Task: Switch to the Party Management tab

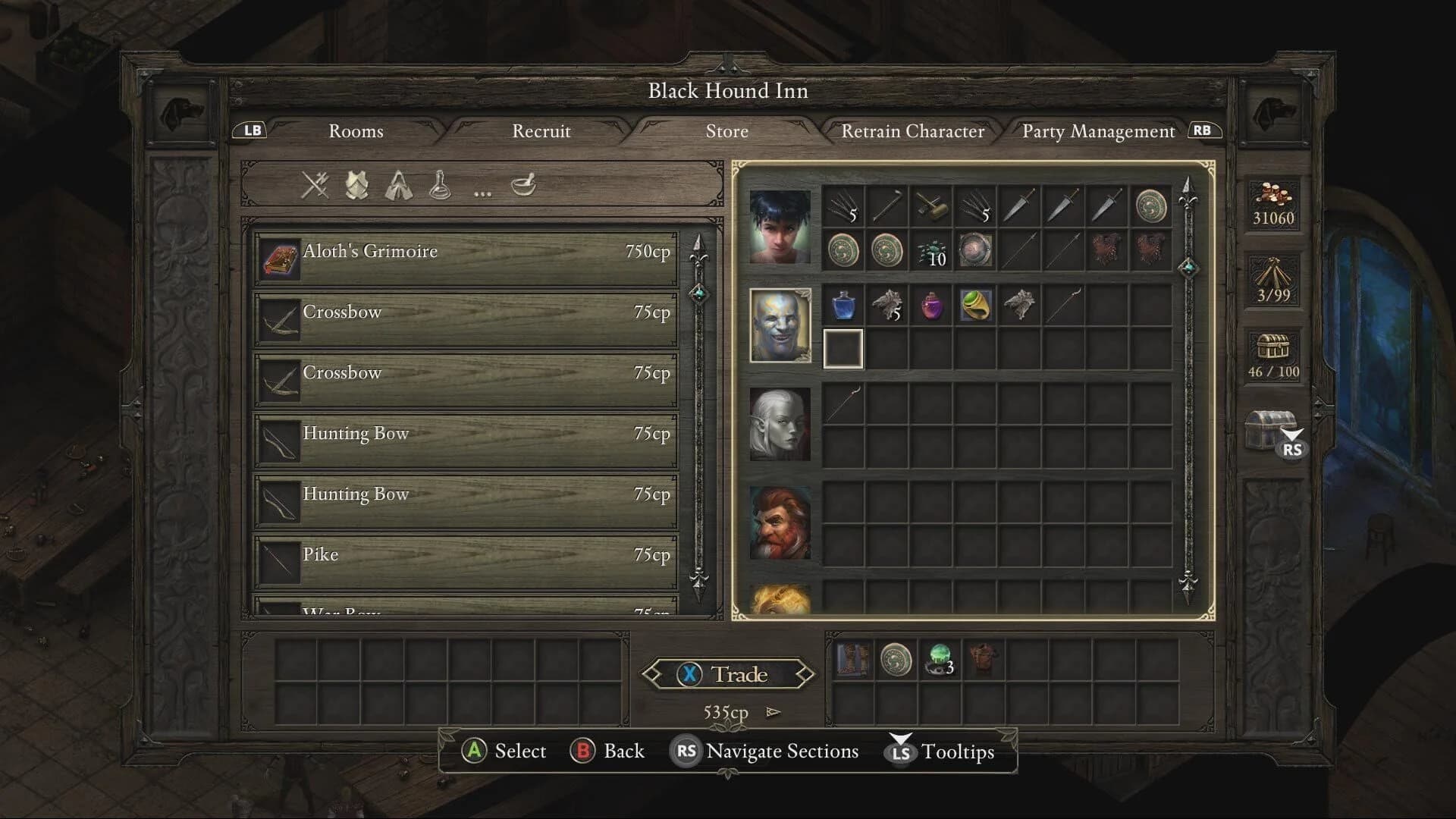Action: click(x=1097, y=131)
